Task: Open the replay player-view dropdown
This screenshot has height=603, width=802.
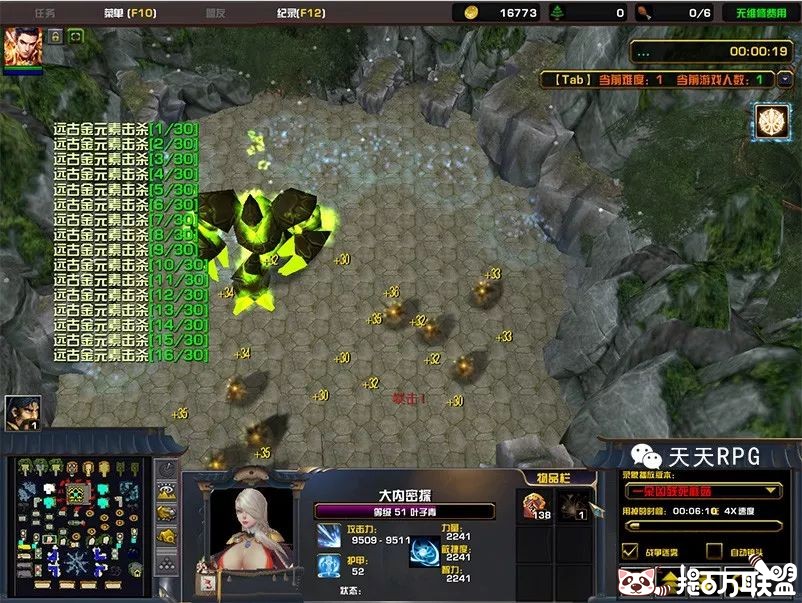Action: click(703, 491)
